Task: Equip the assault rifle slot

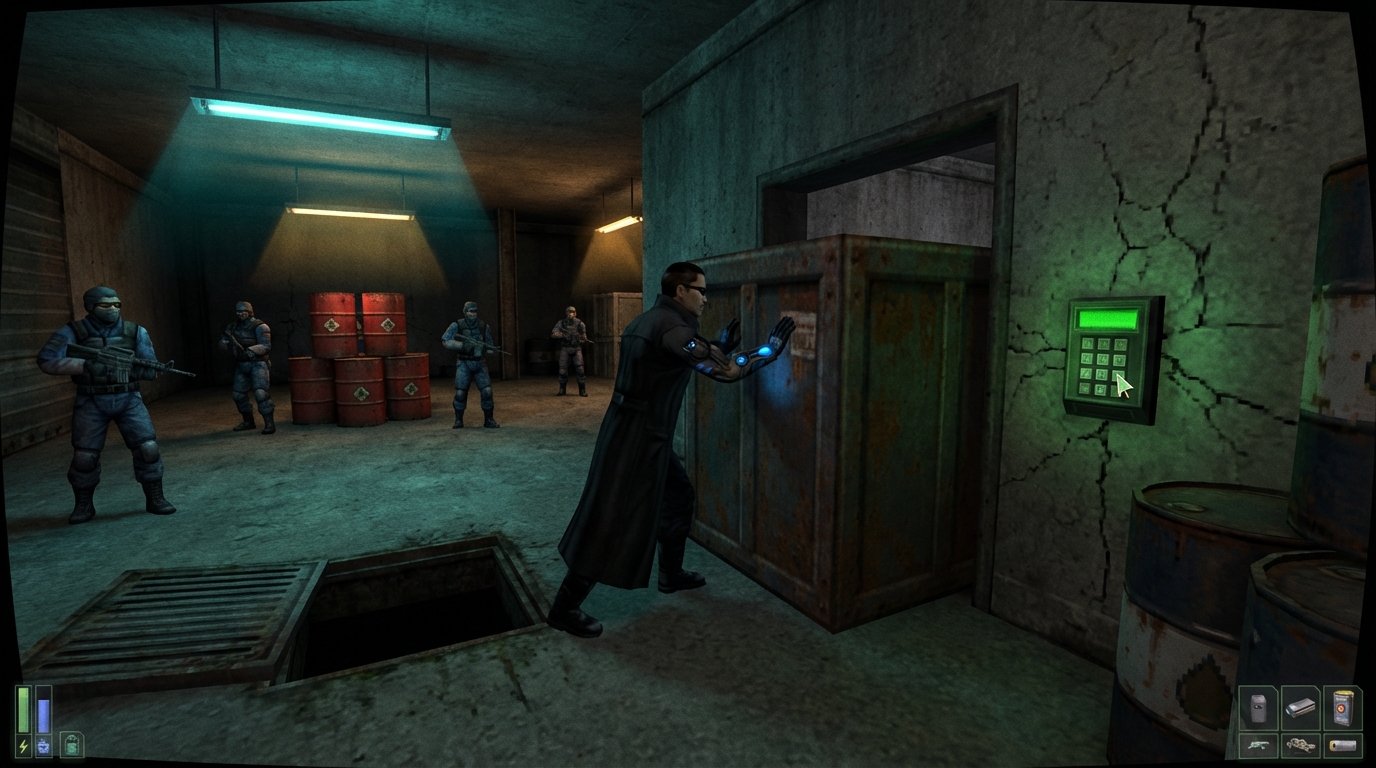Action: coord(1258,745)
